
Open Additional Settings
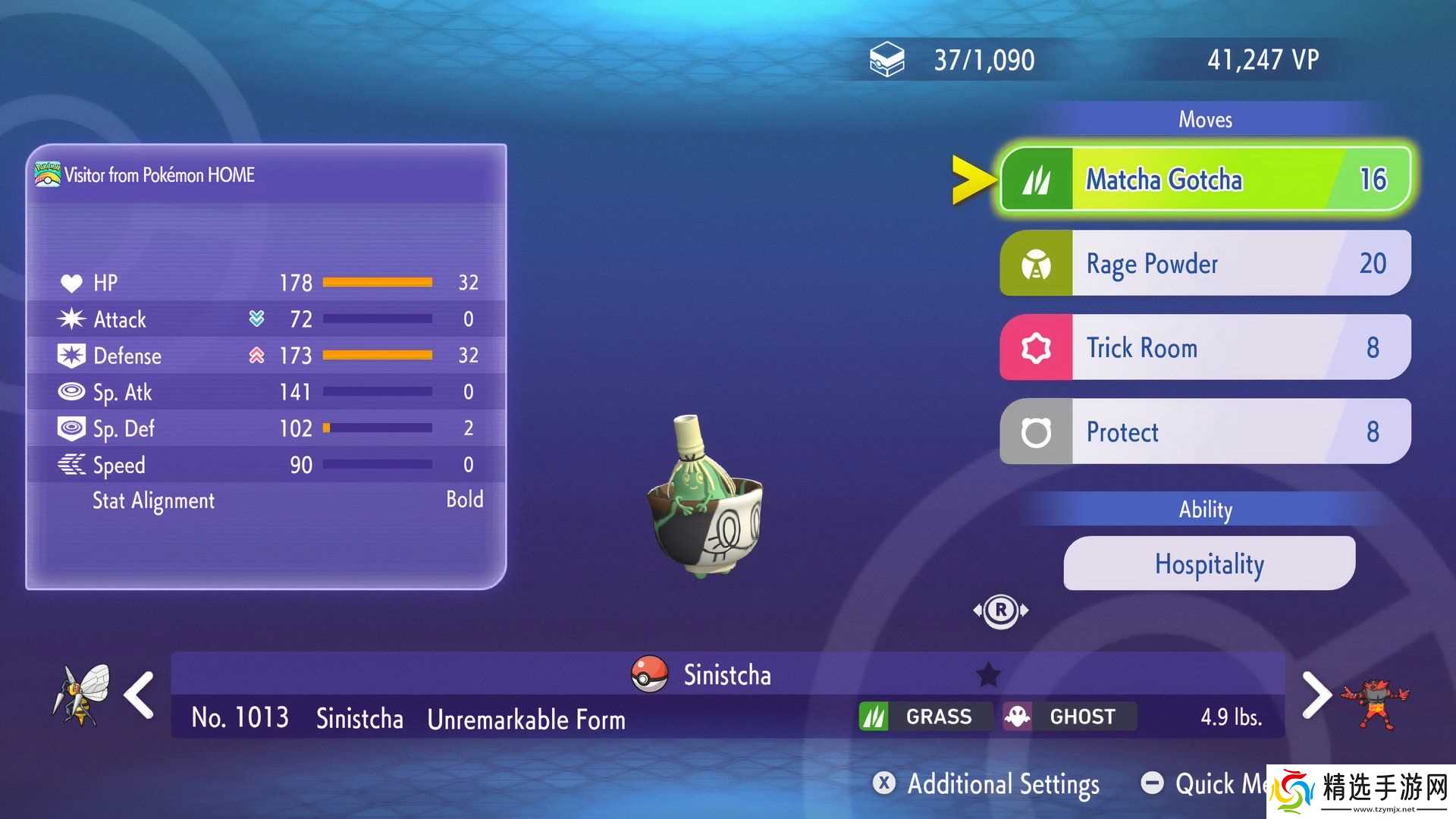(987, 783)
